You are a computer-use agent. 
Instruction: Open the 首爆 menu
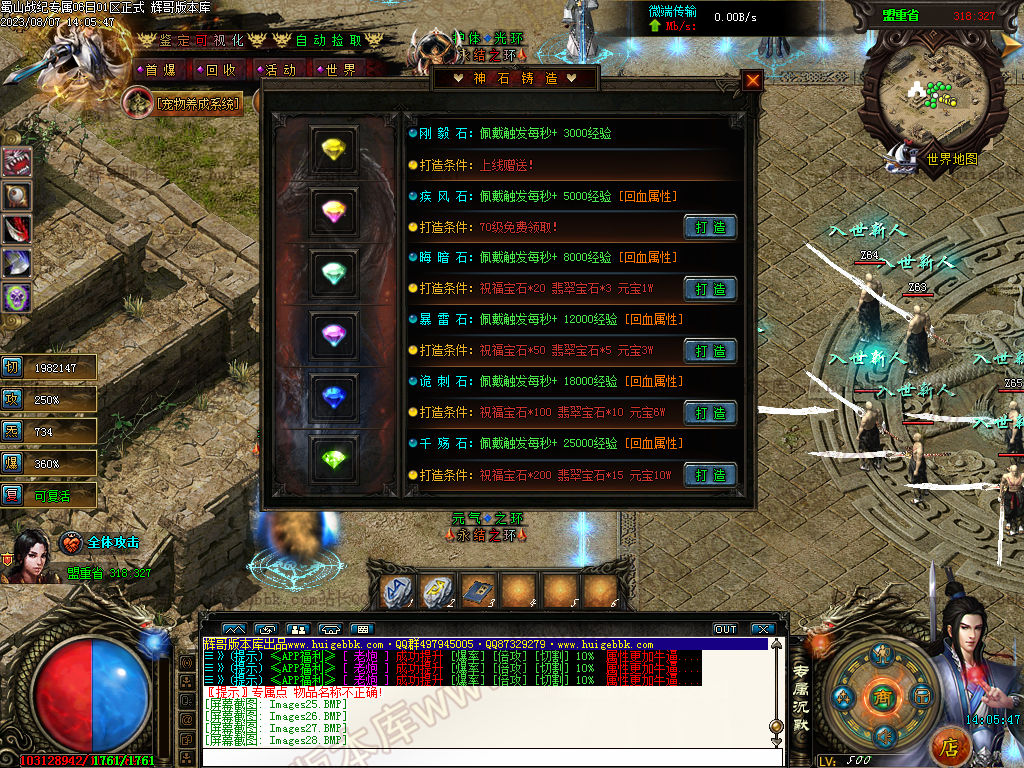[160, 70]
